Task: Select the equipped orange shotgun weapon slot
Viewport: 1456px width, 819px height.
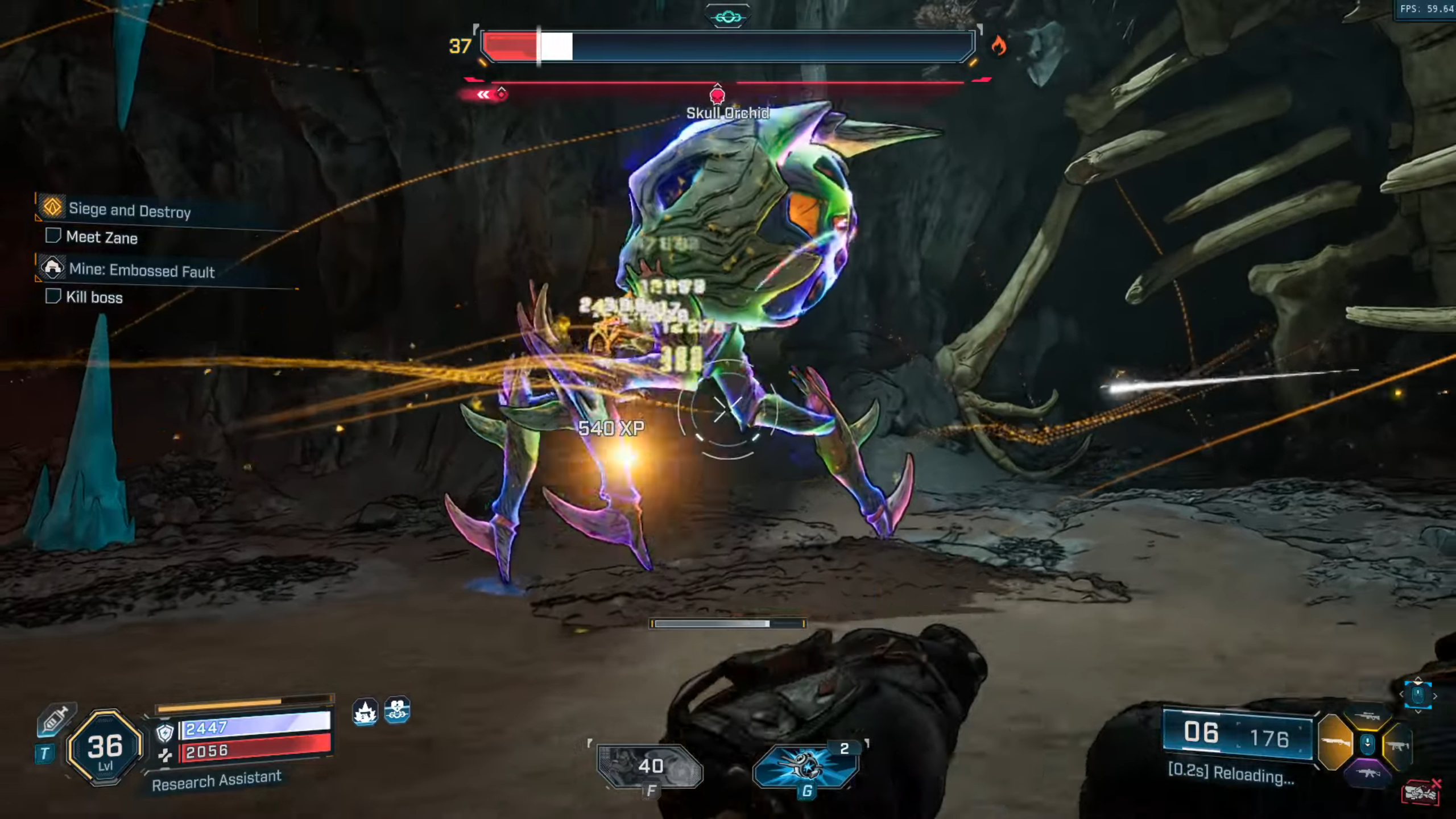Action: click(1334, 742)
